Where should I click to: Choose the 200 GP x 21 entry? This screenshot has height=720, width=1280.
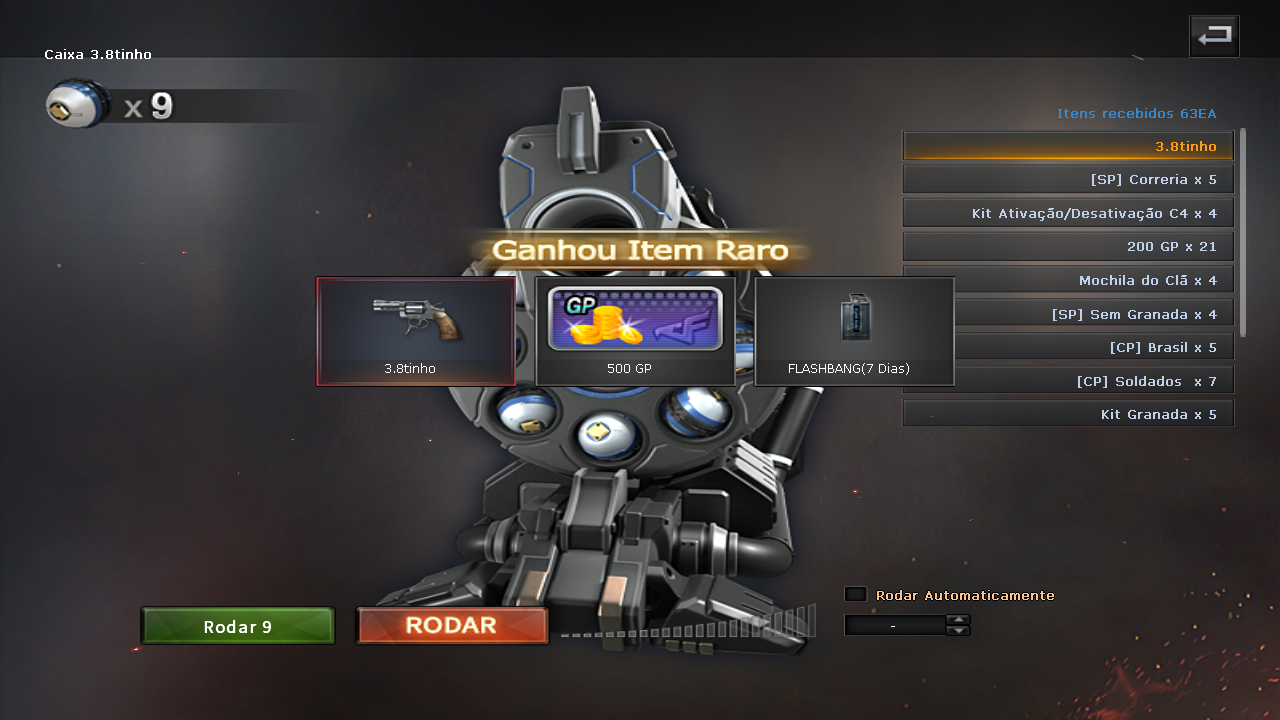(1068, 246)
